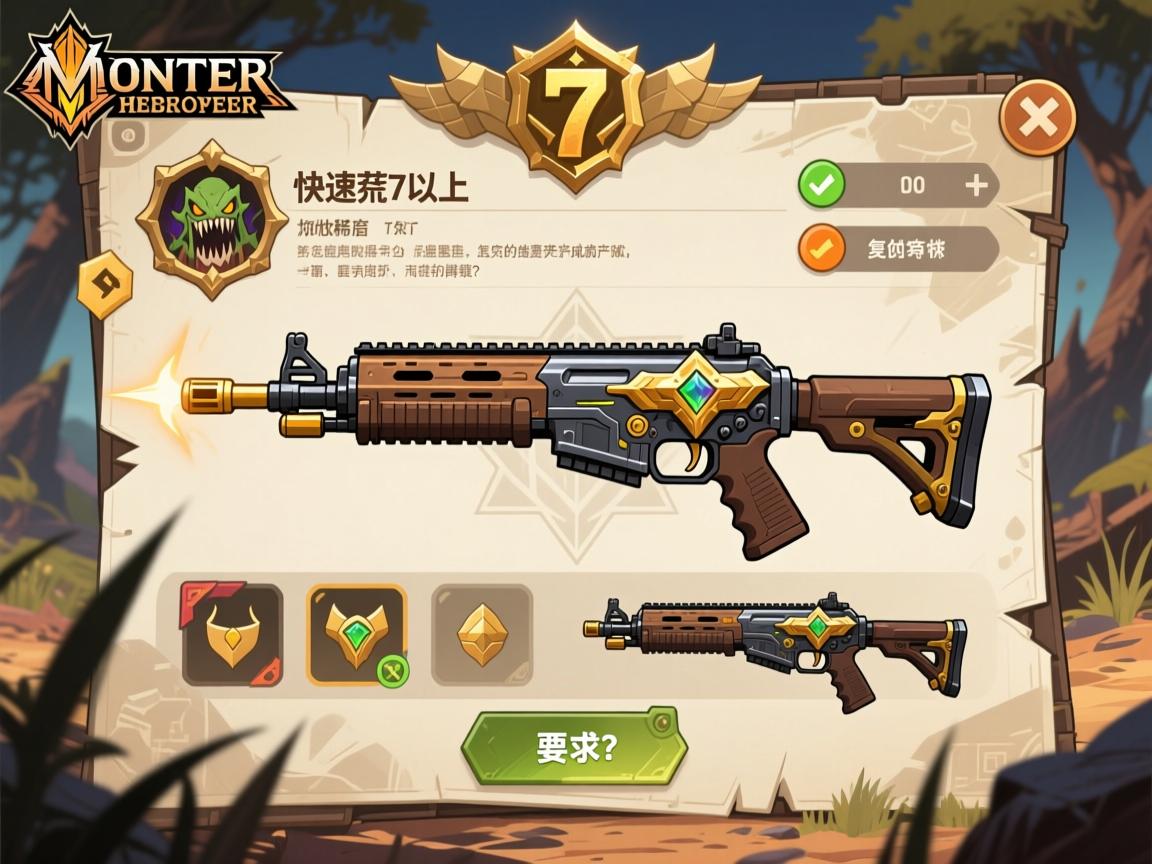Click the orange checkmark 复的奇袜 button
The height and width of the screenshot is (864, 1152).
[x=898, y=249]
